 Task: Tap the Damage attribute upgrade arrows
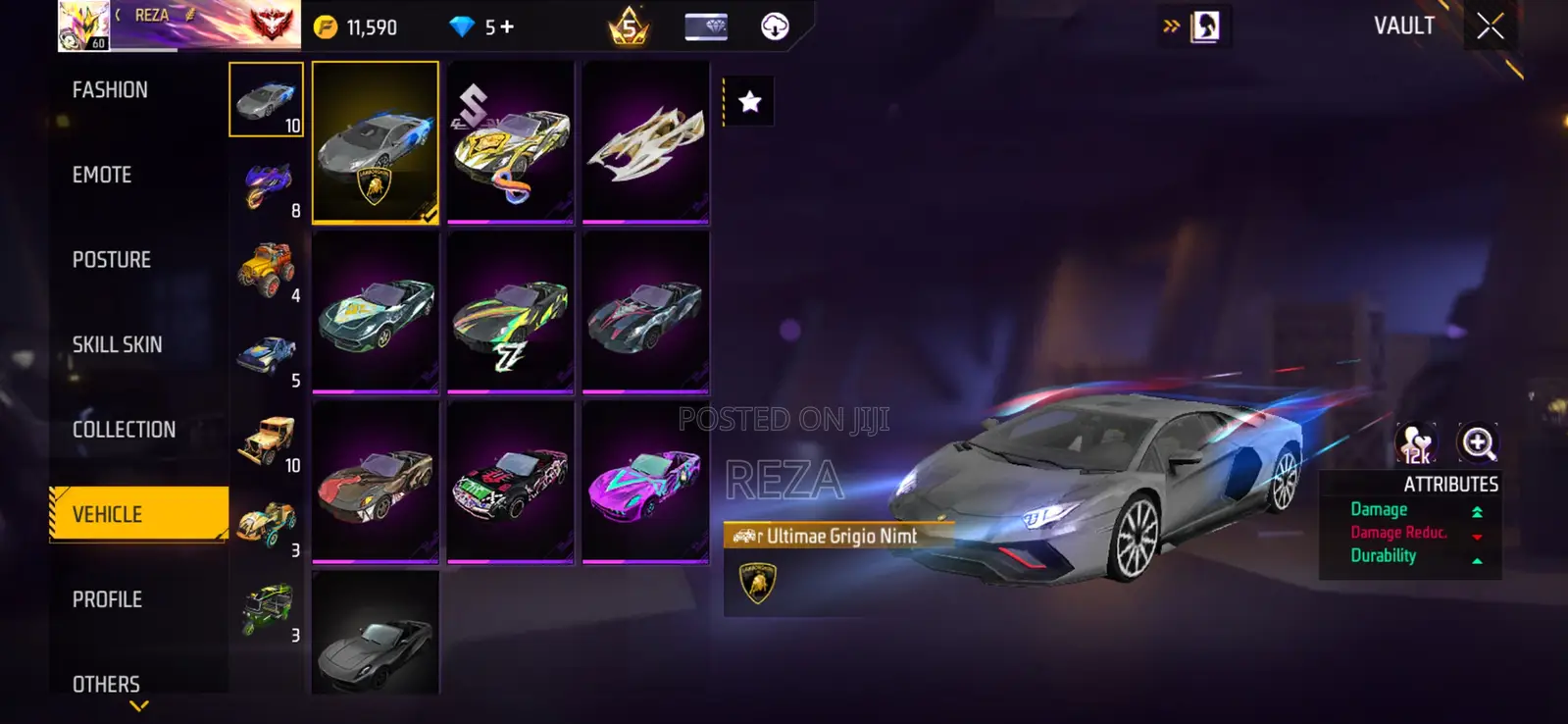point(1477,509)
